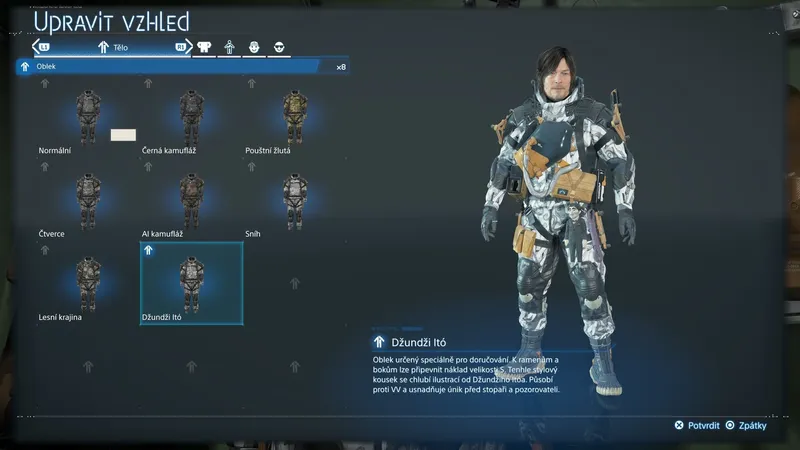The width and height of the screenshot is (800, 450).
Task: Confirm selection with Potvrdit
Action: click(x=697, y=425)
